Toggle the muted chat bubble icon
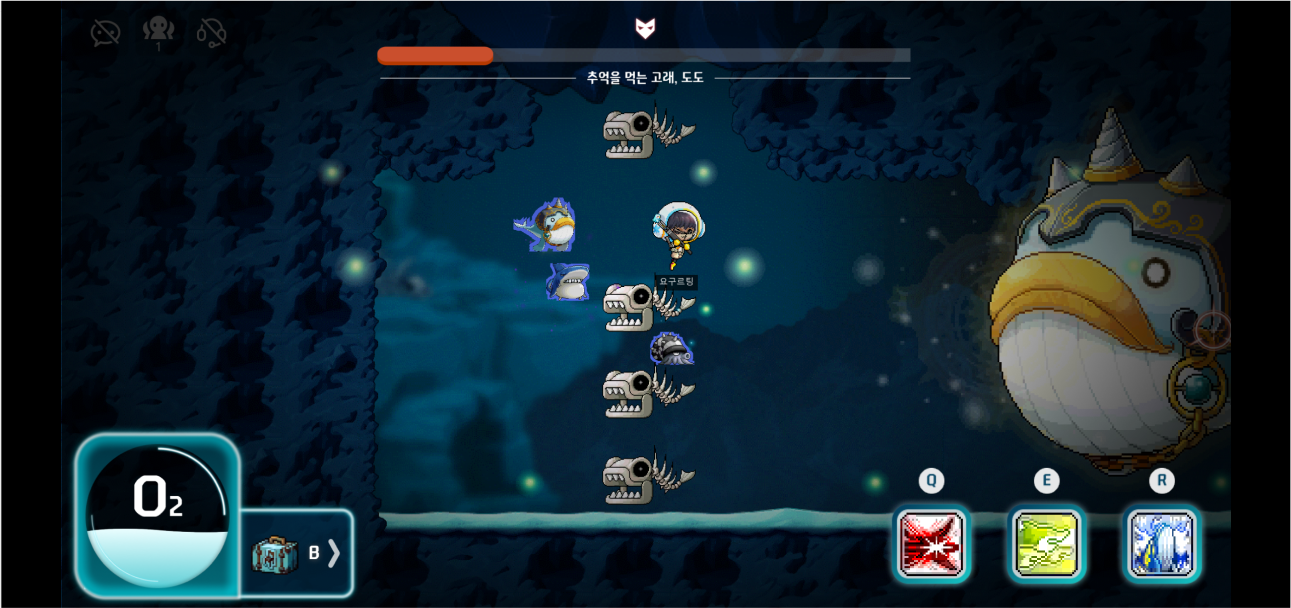 (x=105, y=33)
